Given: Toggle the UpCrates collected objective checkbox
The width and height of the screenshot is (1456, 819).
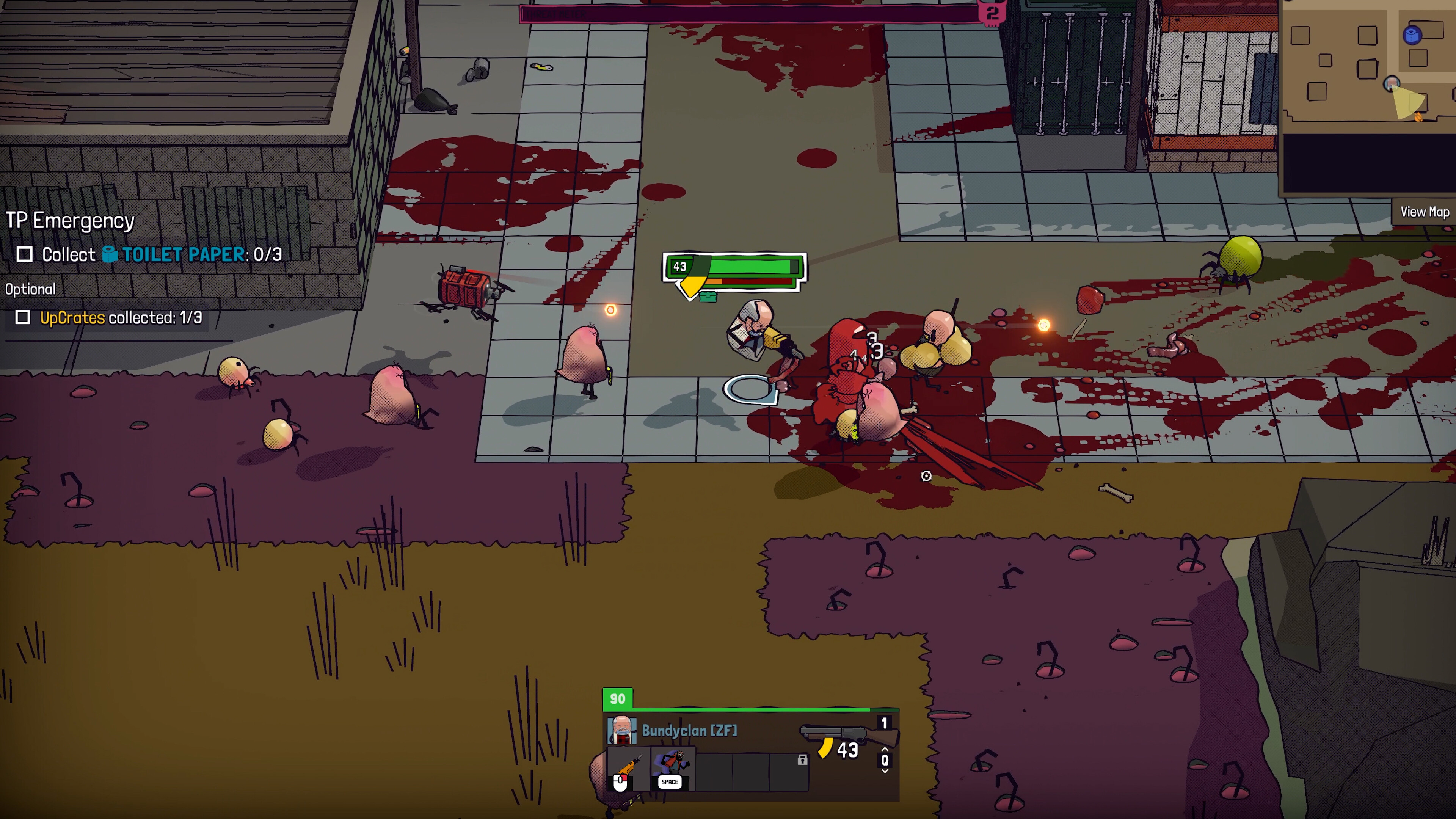Looking at the screenshot, I should 23,318.
